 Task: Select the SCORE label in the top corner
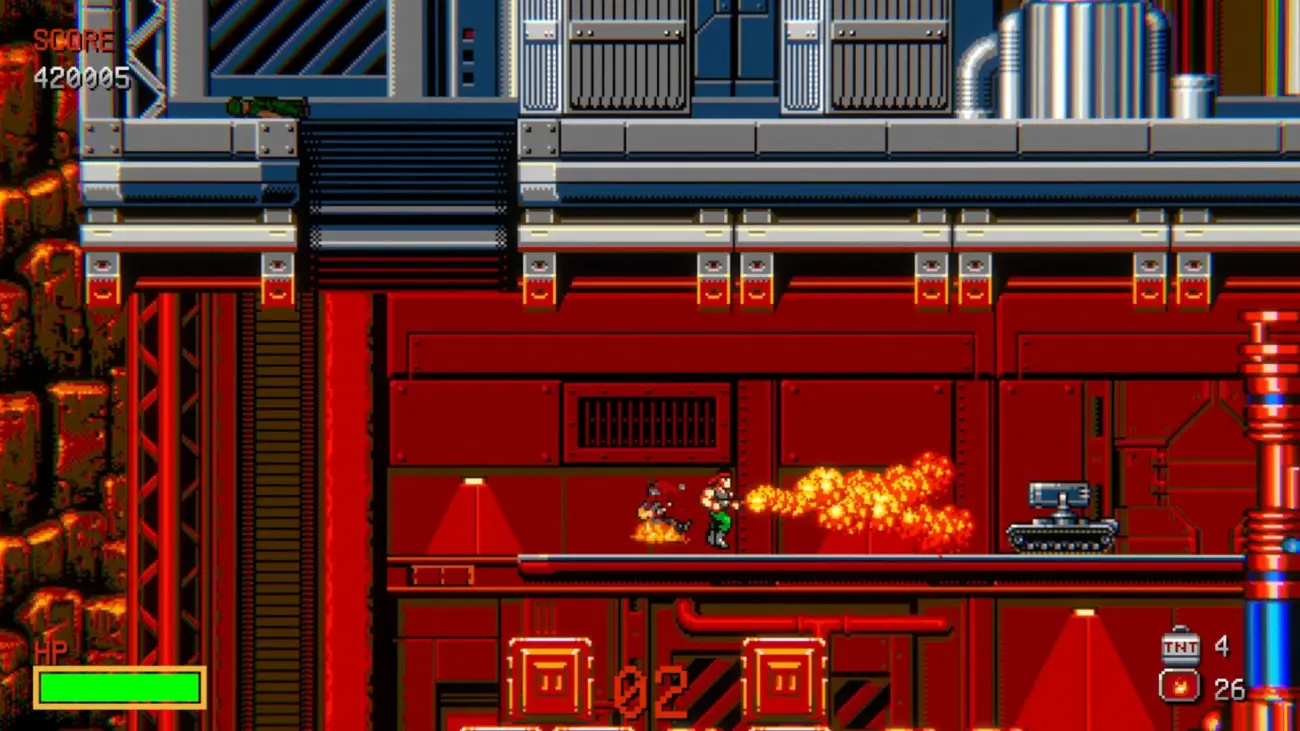pos(73,41)
